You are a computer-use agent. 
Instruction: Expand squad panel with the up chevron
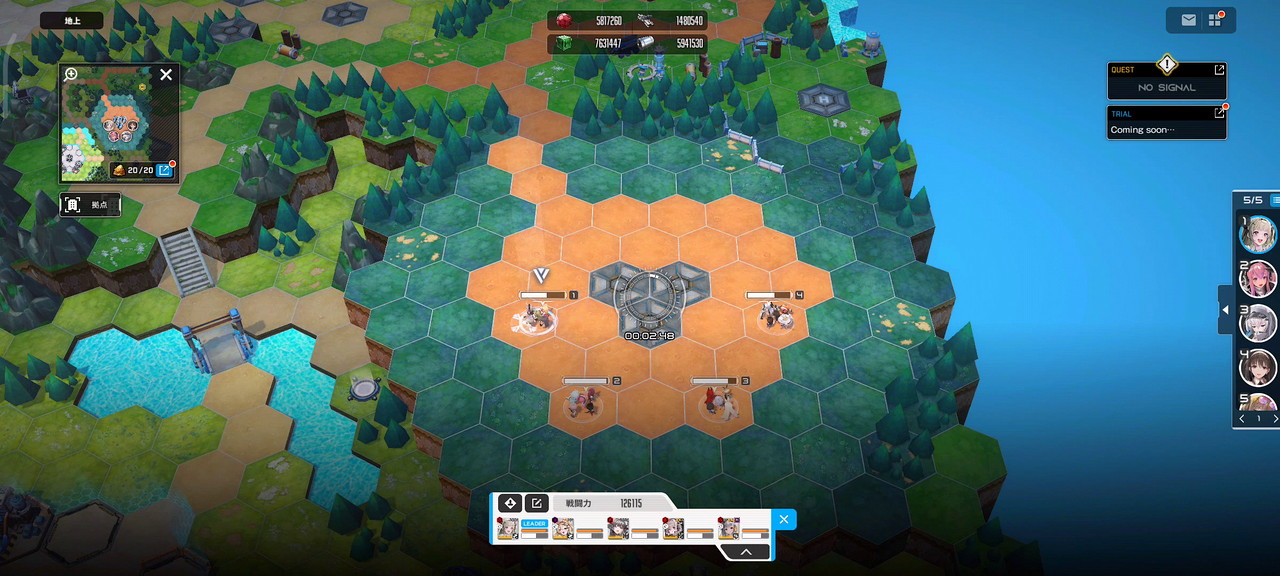tap(746, 551)
